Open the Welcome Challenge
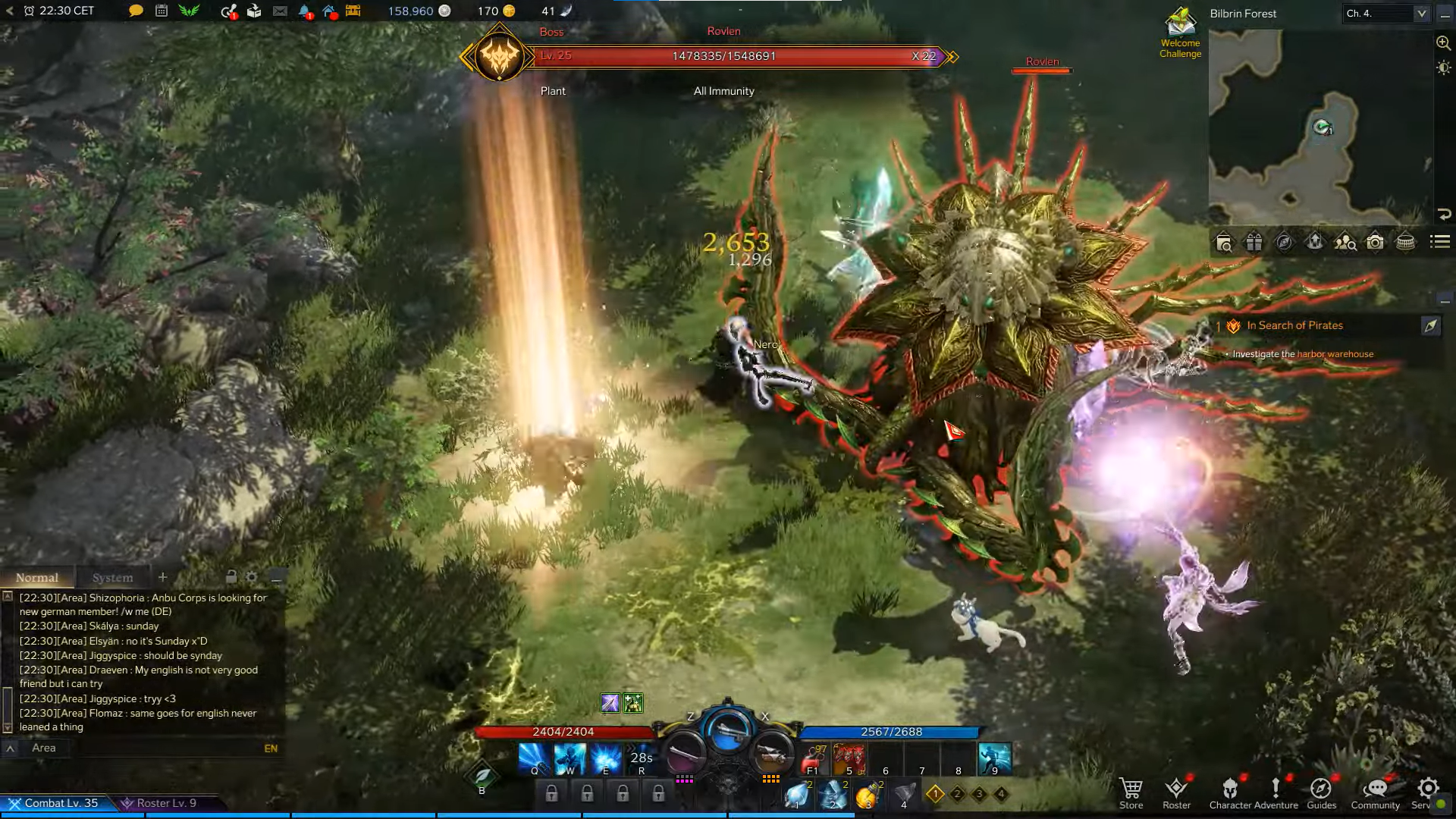The width and height of the screenshot is (1456, 819). 1180,32
